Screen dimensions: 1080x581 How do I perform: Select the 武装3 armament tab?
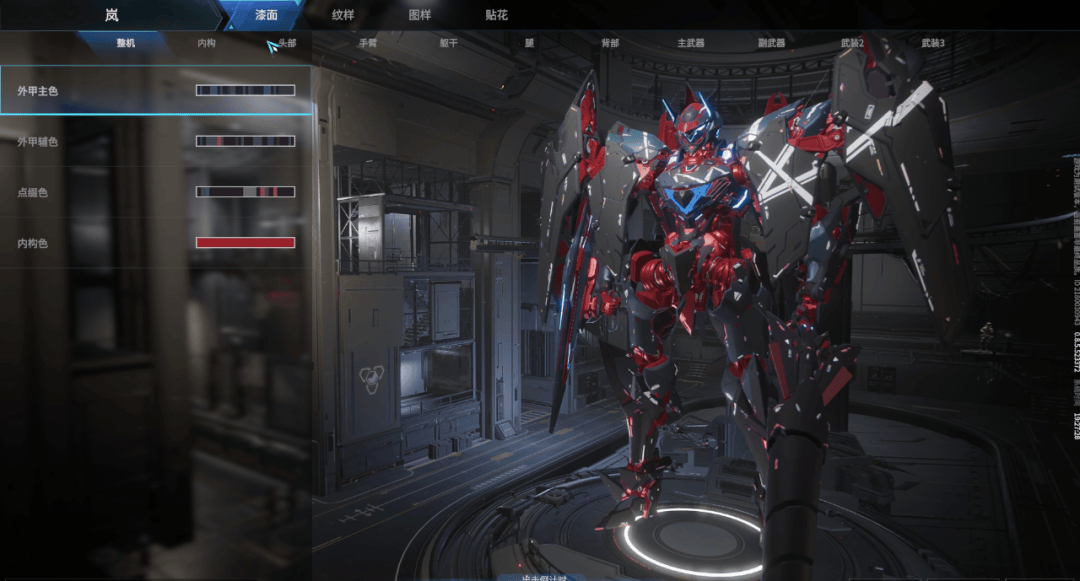click(x=933, y=44)
